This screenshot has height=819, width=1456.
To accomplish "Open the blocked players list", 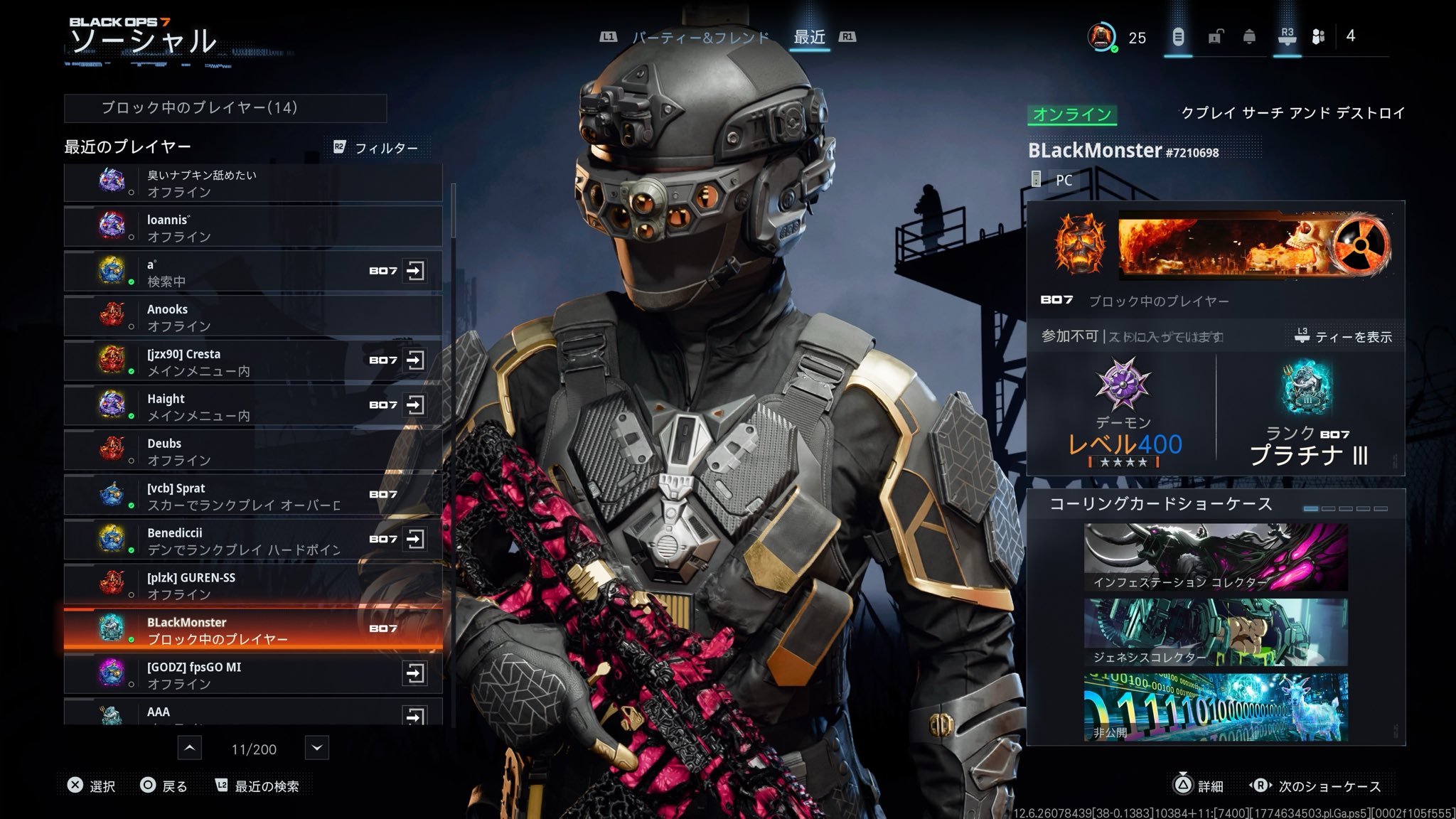I will click(225, 108).
